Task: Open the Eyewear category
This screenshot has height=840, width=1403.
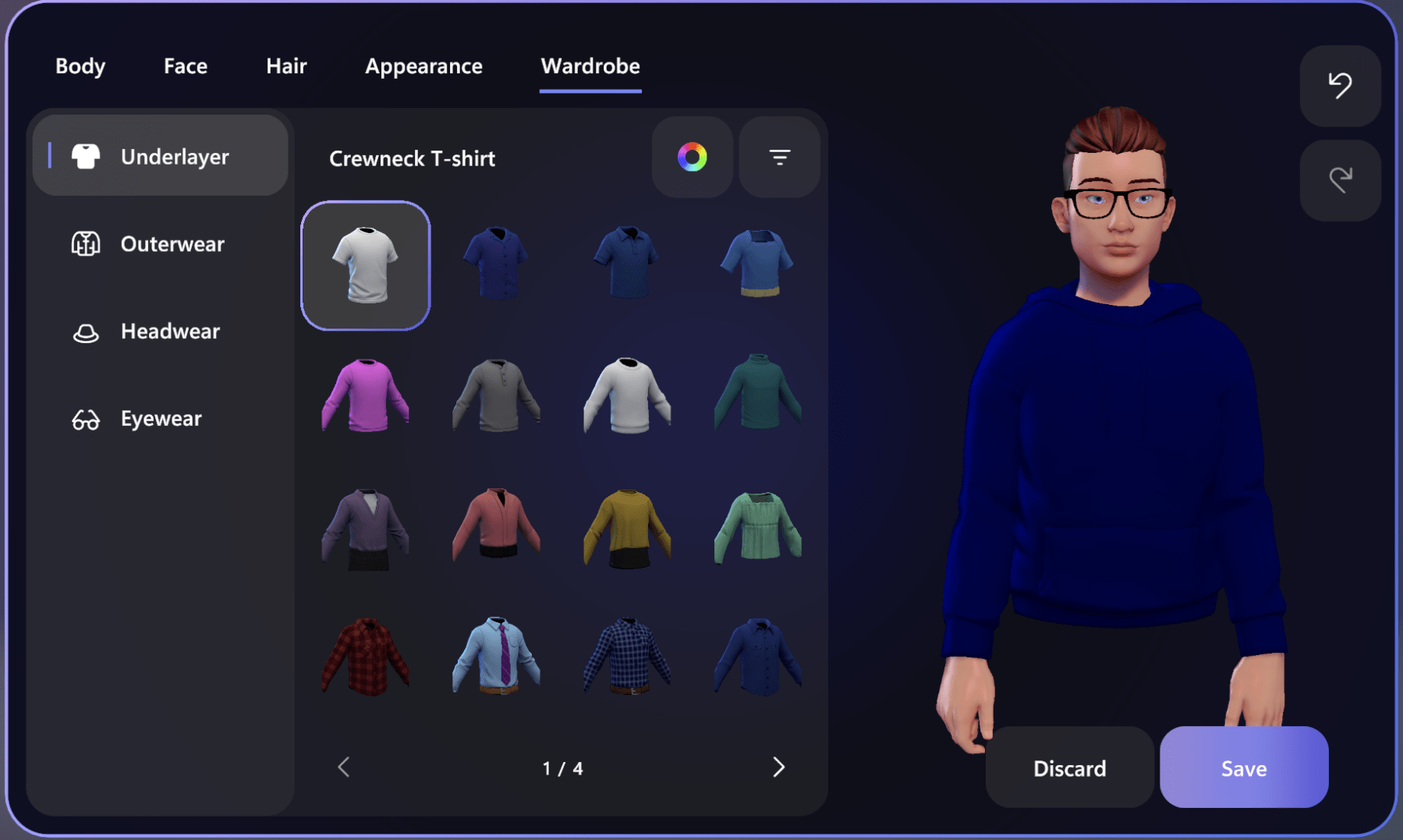Action: coord(160,418)
